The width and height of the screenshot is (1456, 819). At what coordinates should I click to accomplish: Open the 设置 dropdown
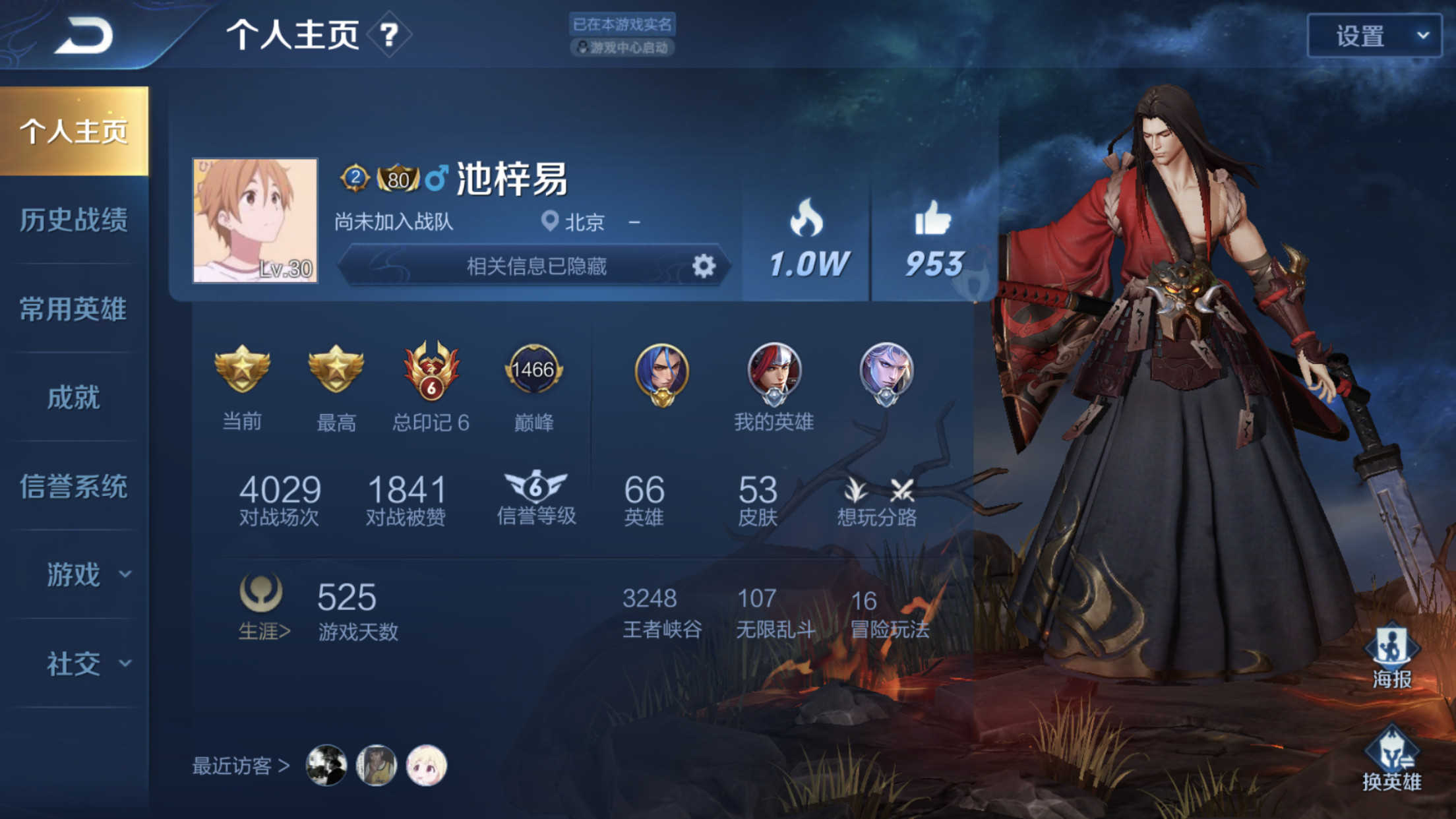coord(1374,36)
